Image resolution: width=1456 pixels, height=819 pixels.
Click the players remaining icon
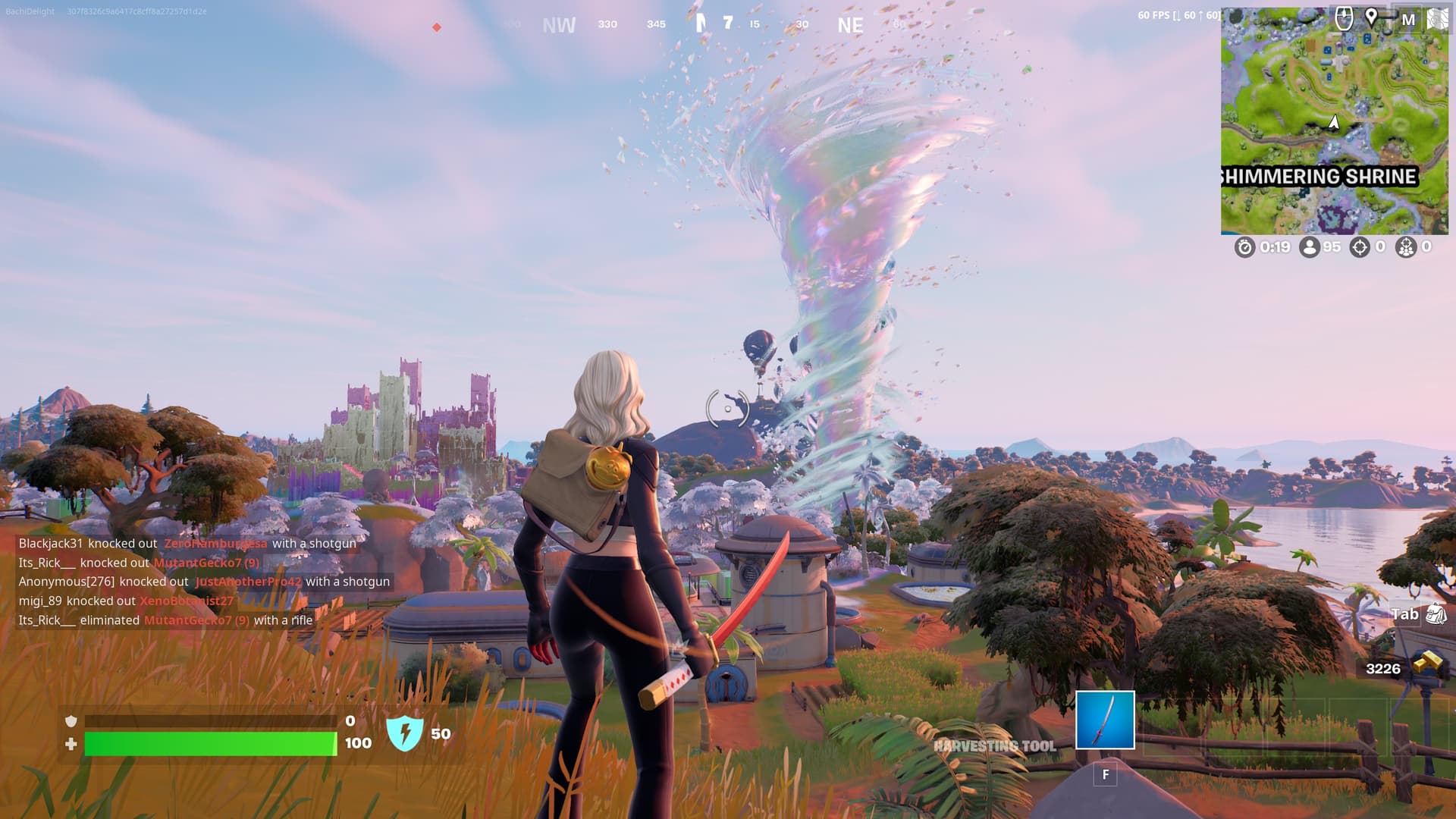coord(1309,247)
